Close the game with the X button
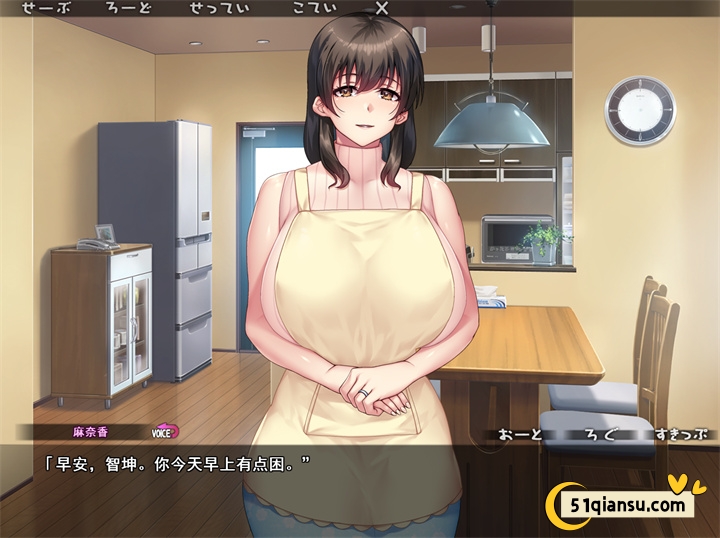Screen dimensions: 720x538 point(381,8)
